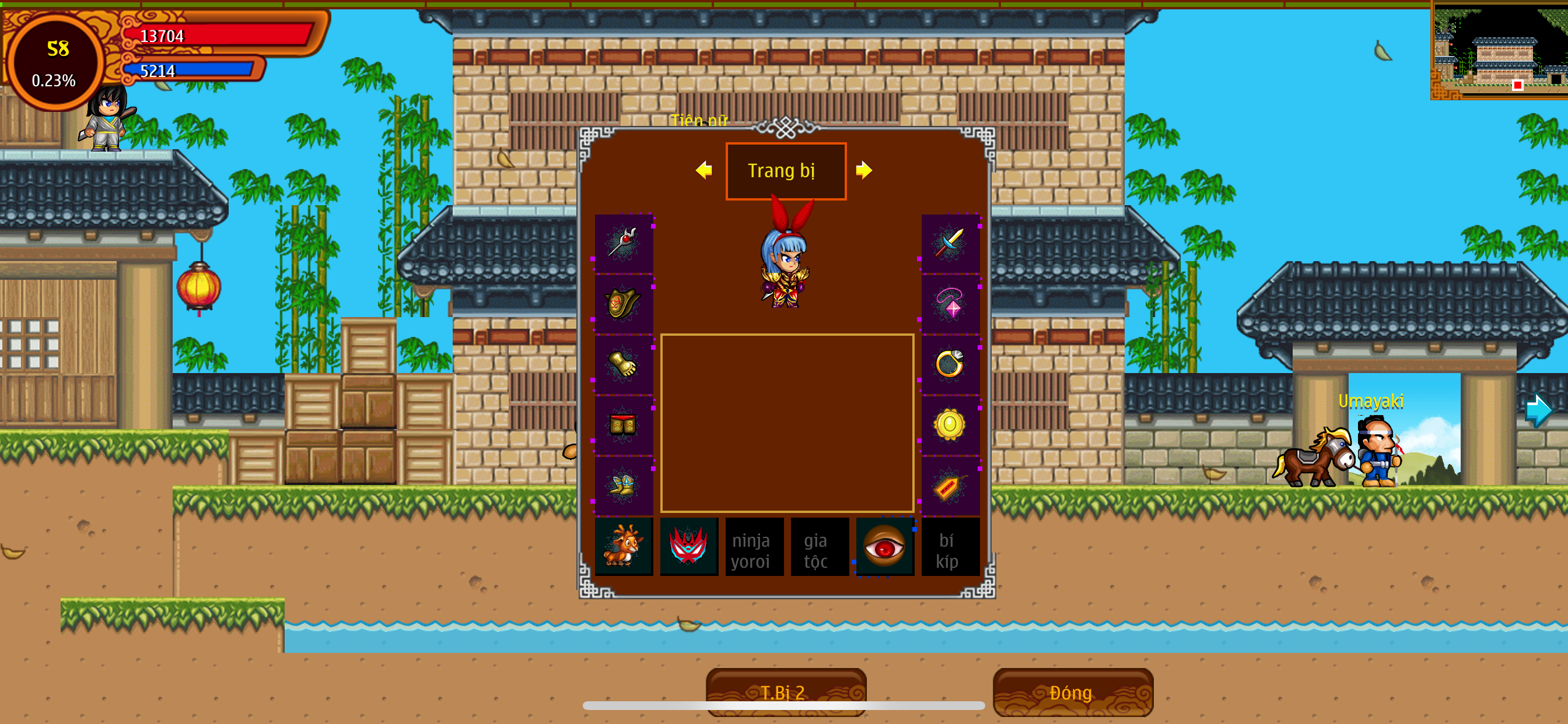
Task: Select the pink gem necklace slot
Action: 950,303
